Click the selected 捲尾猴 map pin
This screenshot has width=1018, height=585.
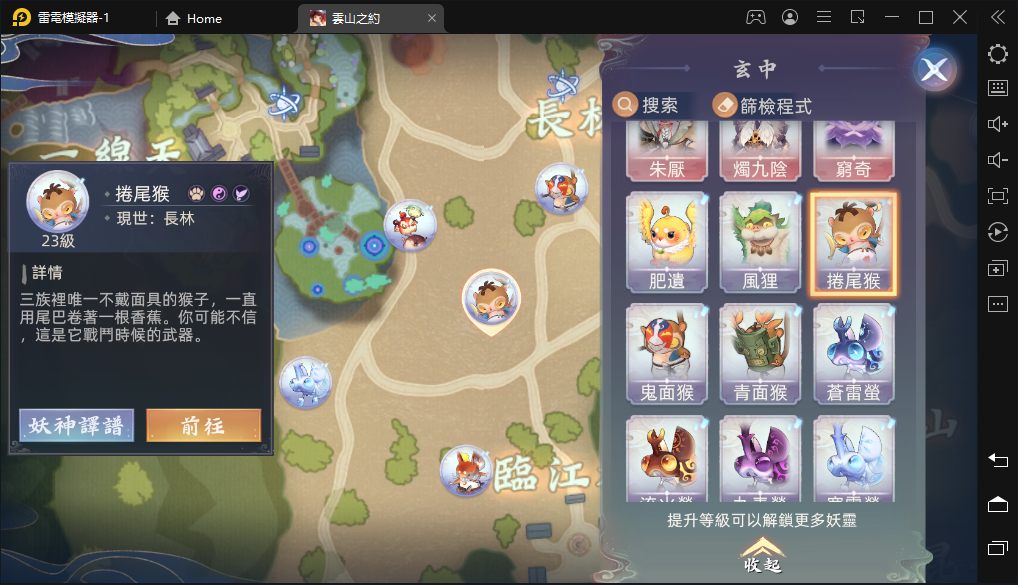491,299
